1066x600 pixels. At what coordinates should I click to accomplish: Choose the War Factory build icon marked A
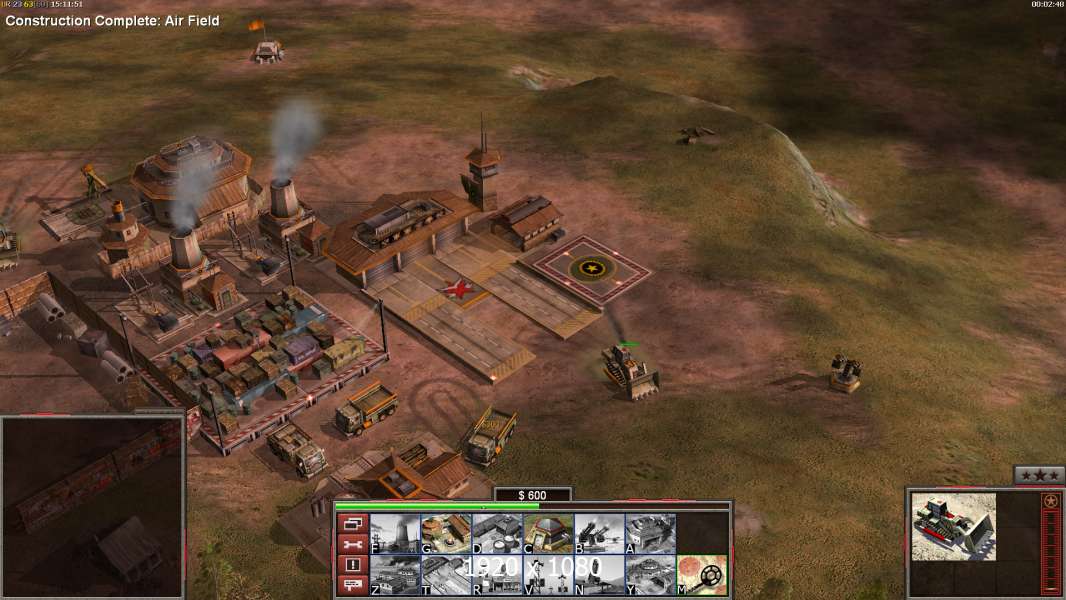650,533
